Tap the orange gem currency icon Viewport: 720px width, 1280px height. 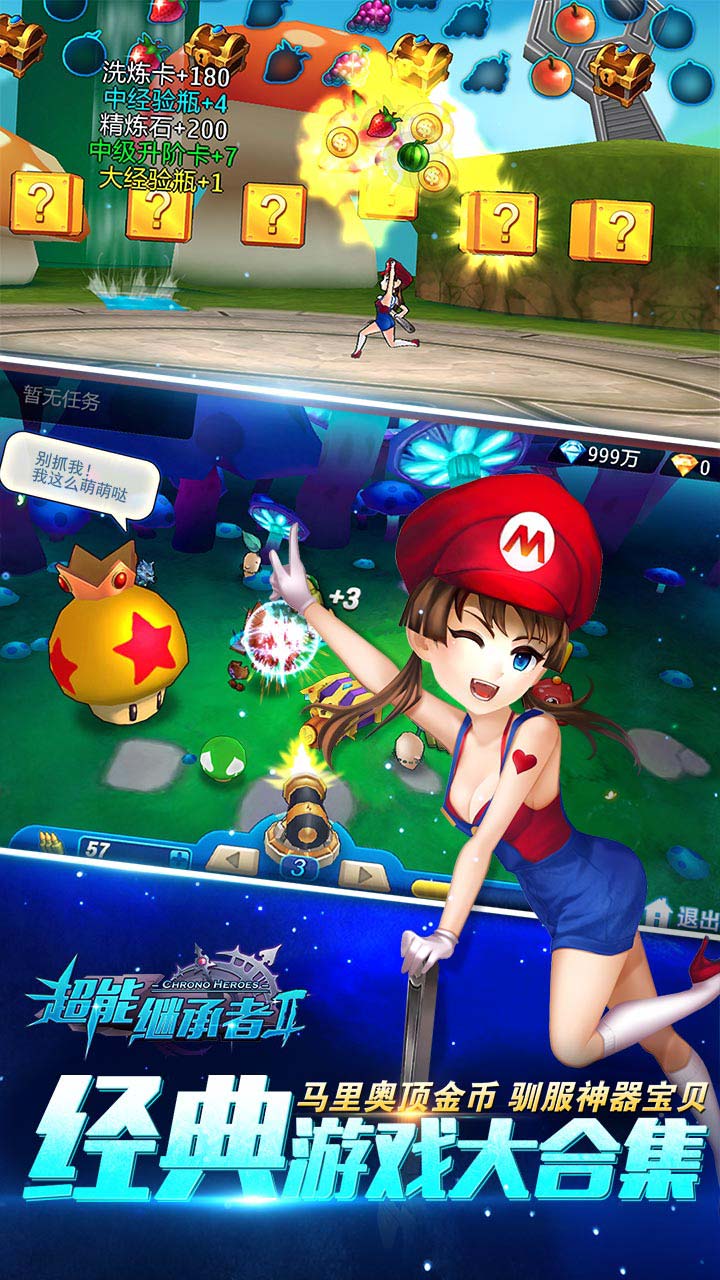[x=683, y=464]
